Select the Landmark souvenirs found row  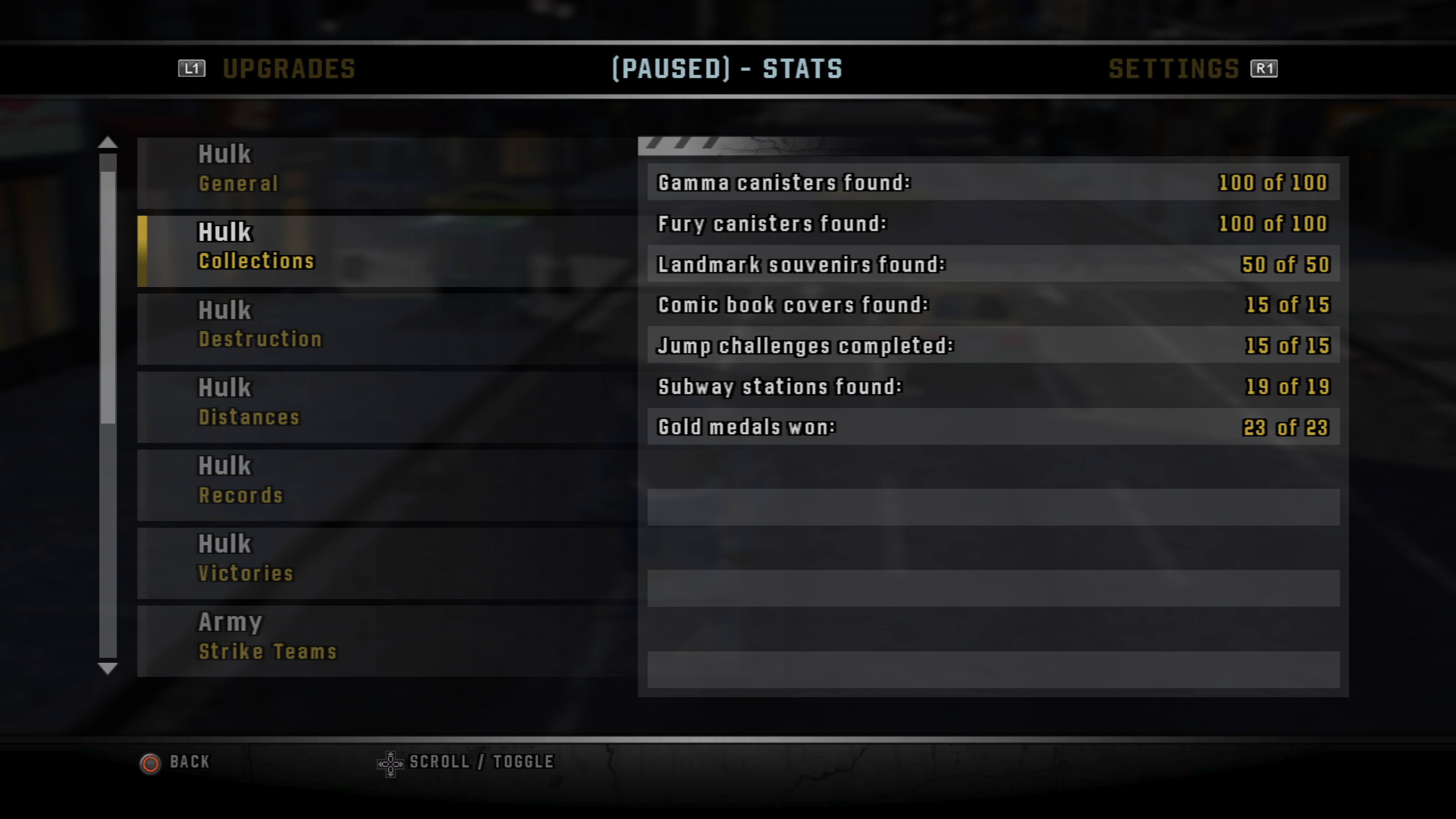click(x=993, y=265)
